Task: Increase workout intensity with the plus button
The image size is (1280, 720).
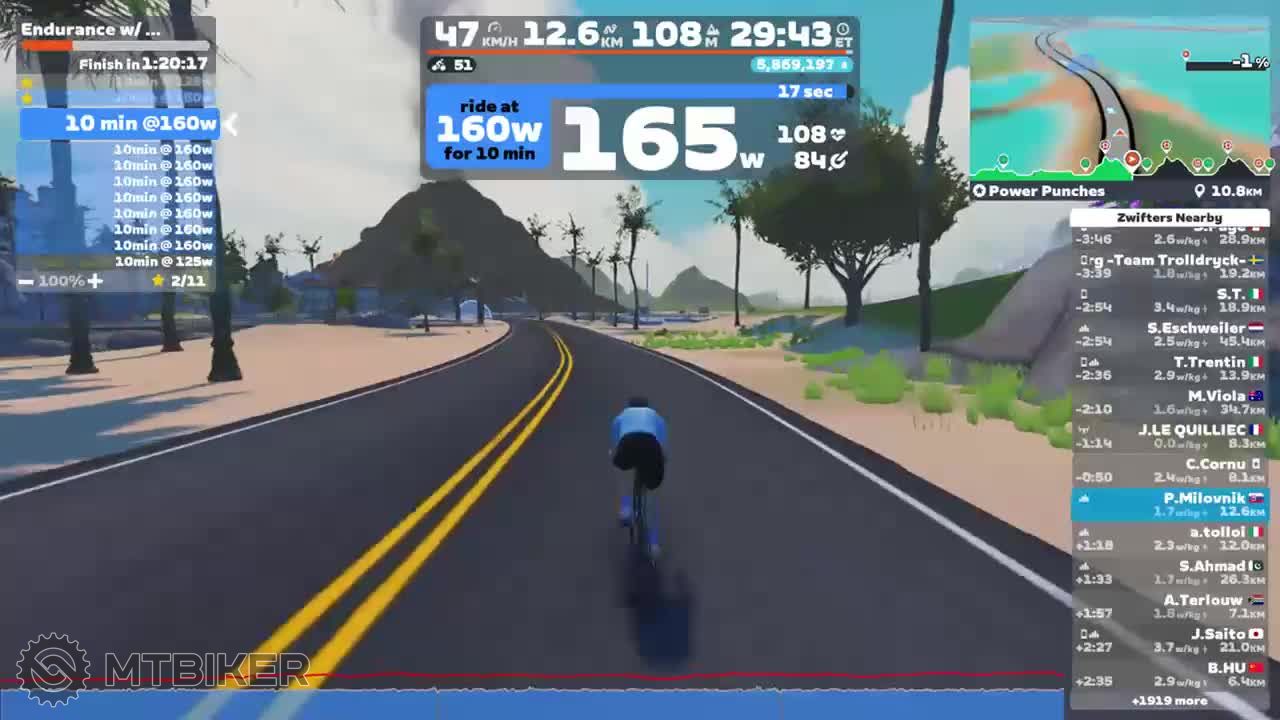Action: pos(95,281)
